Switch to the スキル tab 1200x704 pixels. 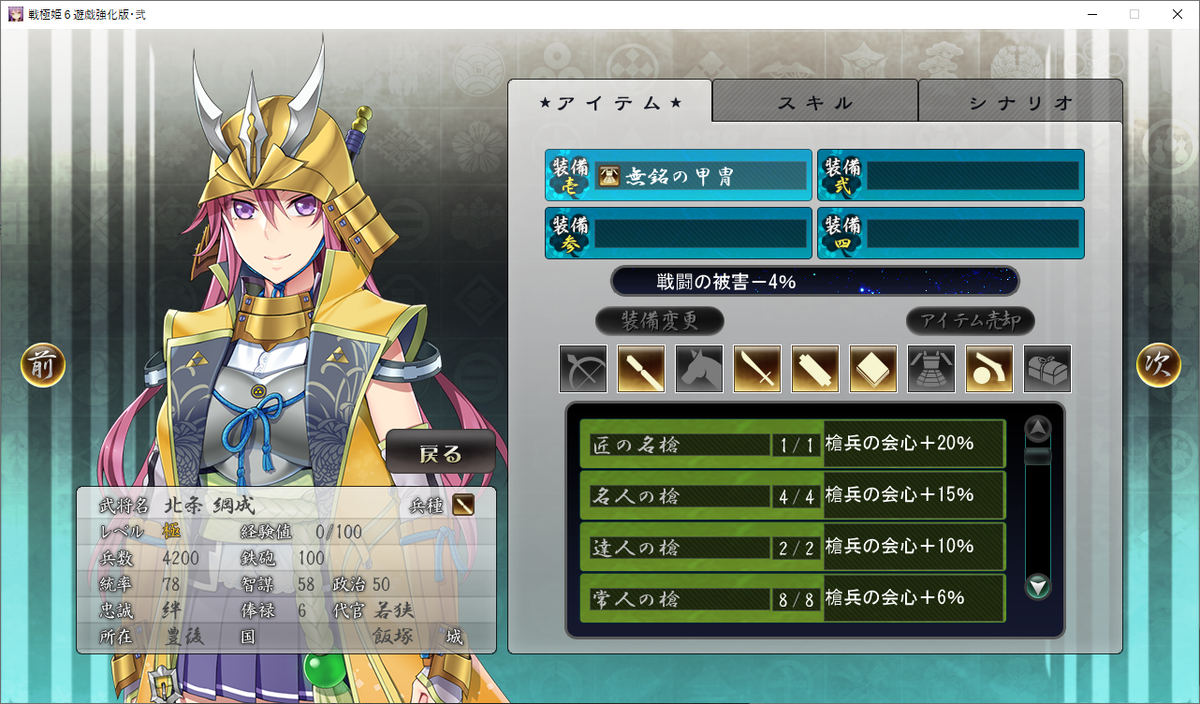(x=814, y=102)
